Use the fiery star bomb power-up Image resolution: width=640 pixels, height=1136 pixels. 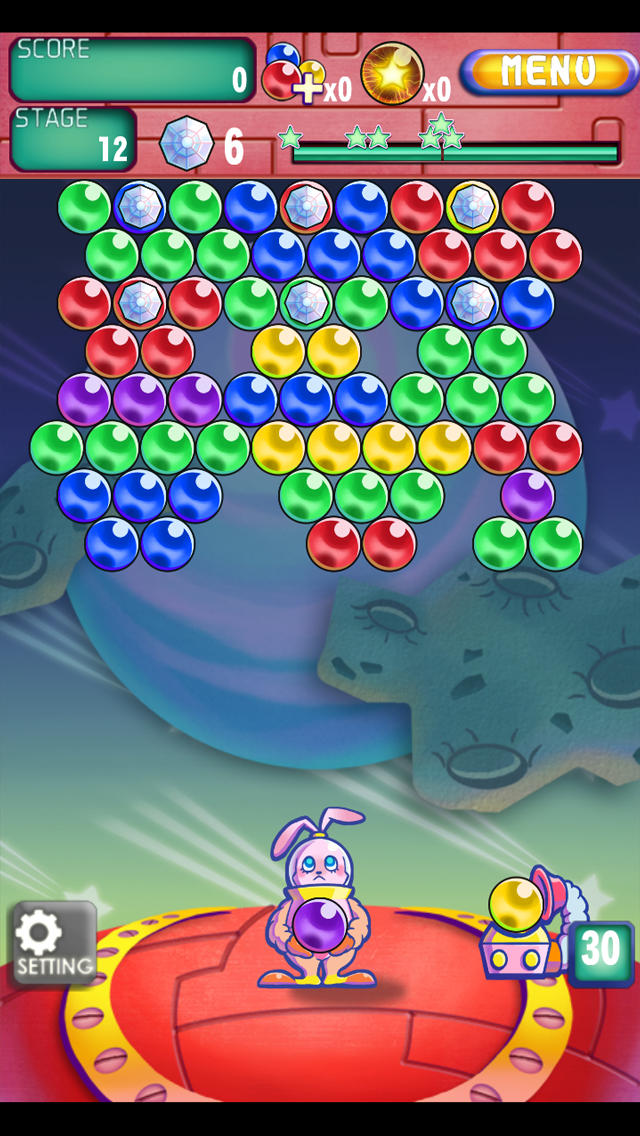392,73
